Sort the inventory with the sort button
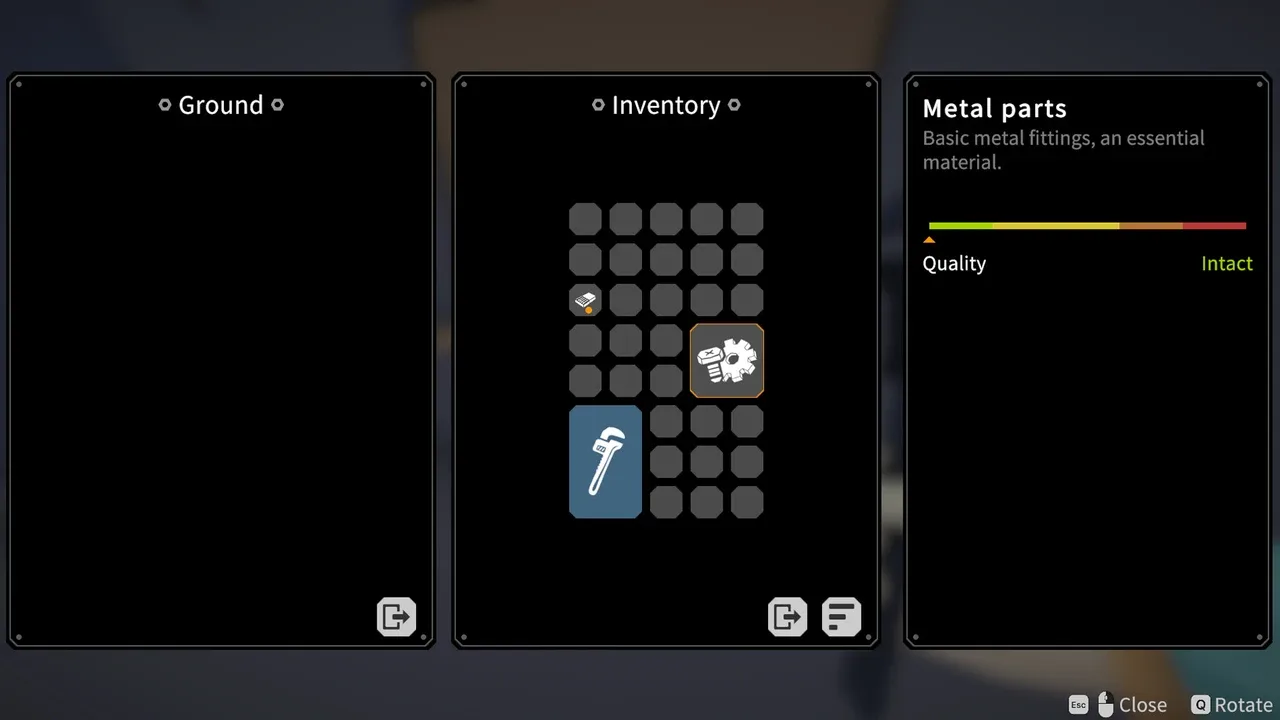1280x720 pixels. 841,616
